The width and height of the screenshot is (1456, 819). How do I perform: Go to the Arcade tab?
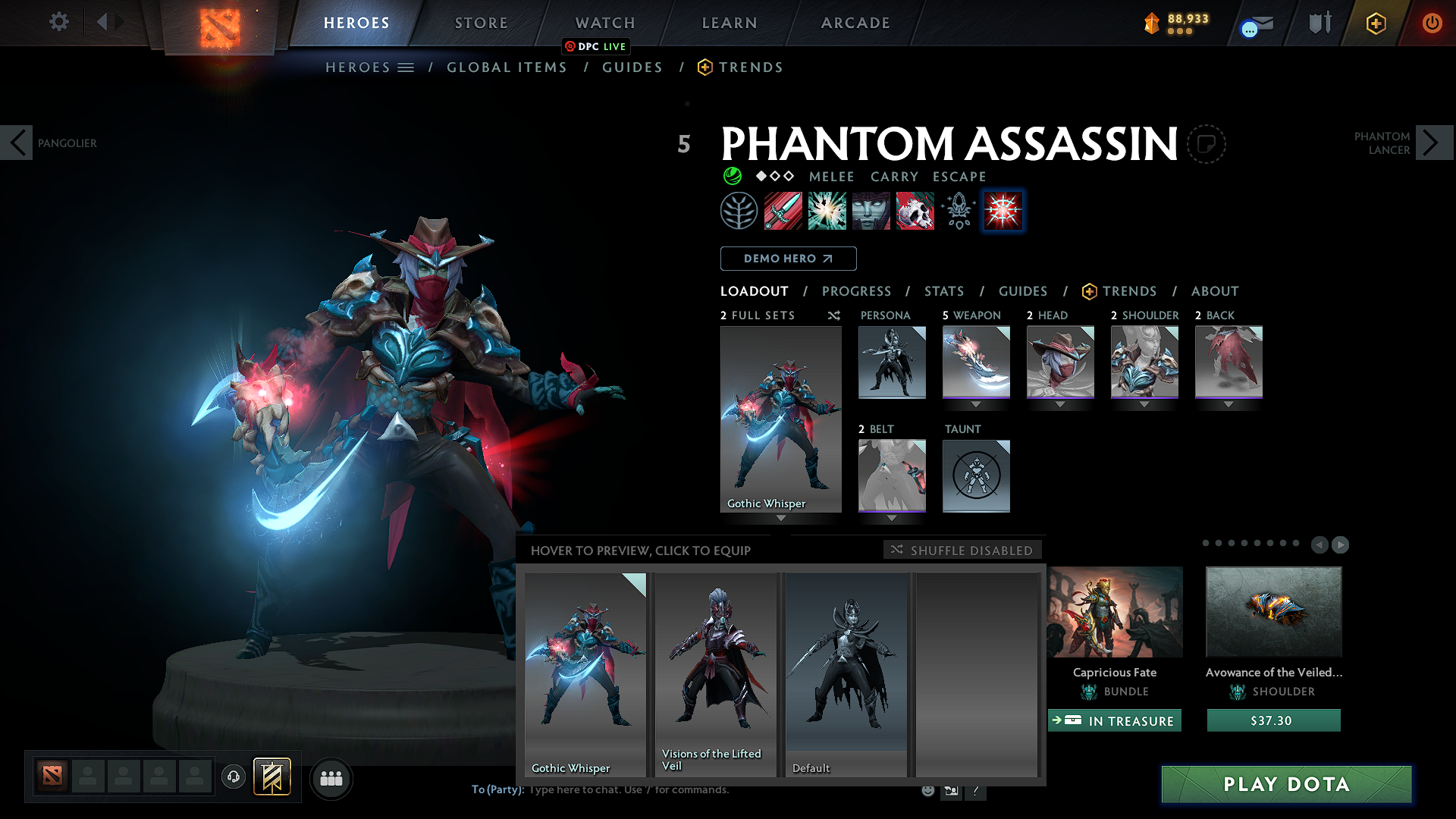pyautogui.click(x=855, y=23)
